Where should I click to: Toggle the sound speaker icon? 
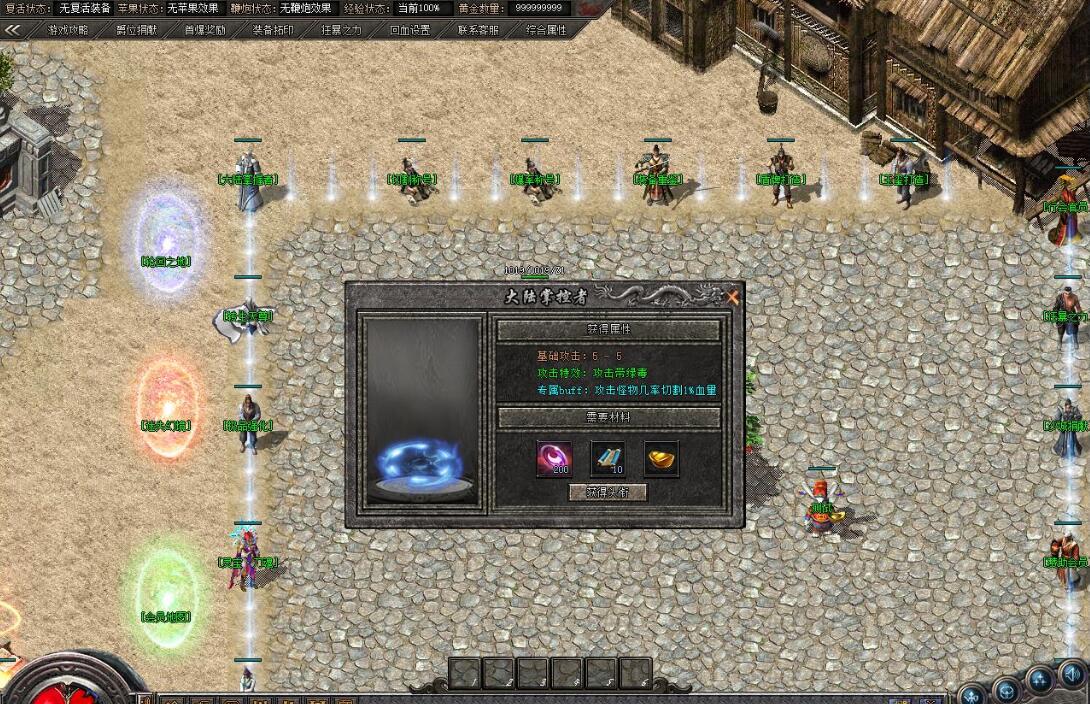1073,679
